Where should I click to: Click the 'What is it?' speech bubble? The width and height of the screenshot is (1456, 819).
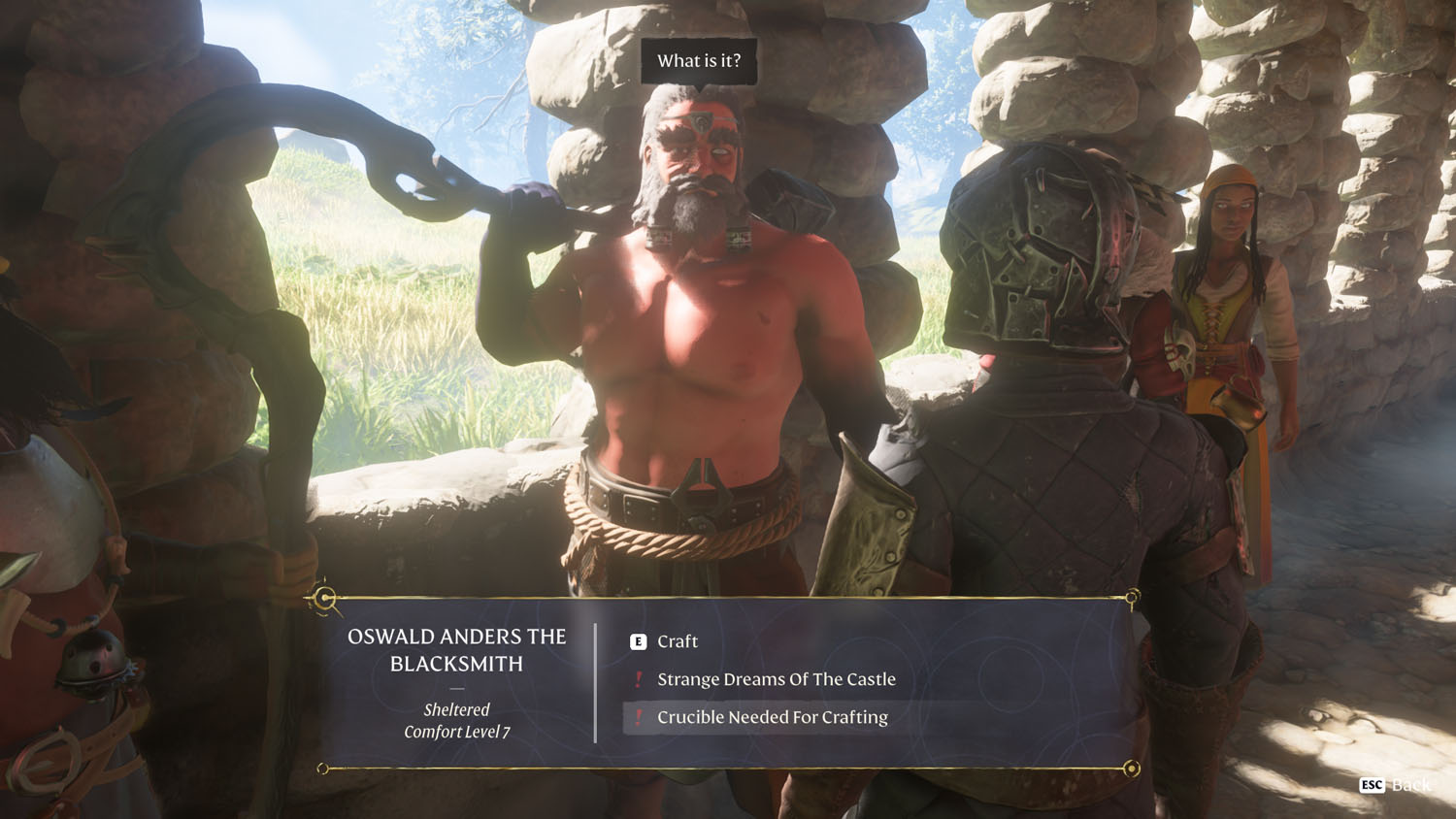[x=700, y=61]
